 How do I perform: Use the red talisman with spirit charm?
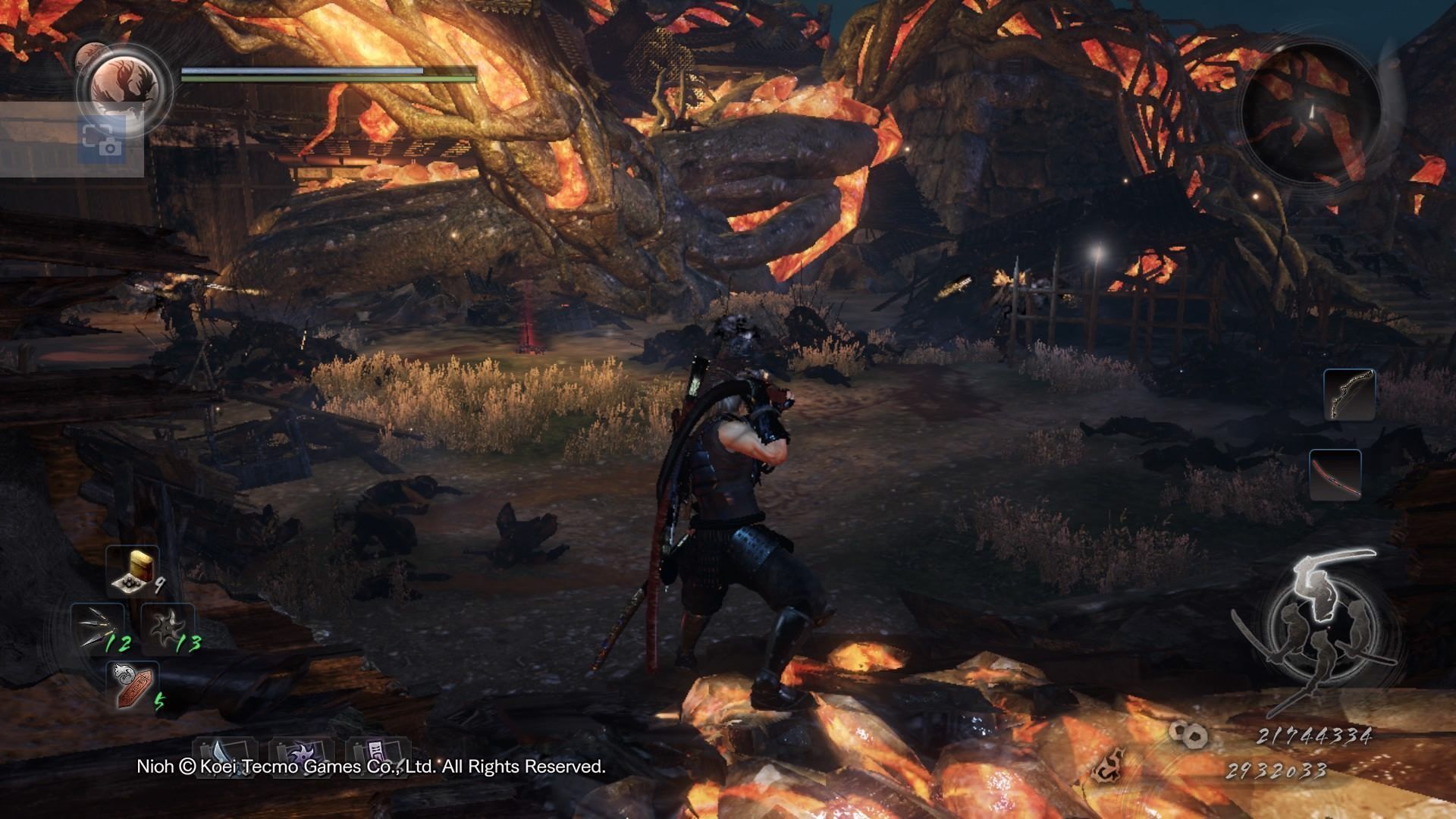point(132,684)
